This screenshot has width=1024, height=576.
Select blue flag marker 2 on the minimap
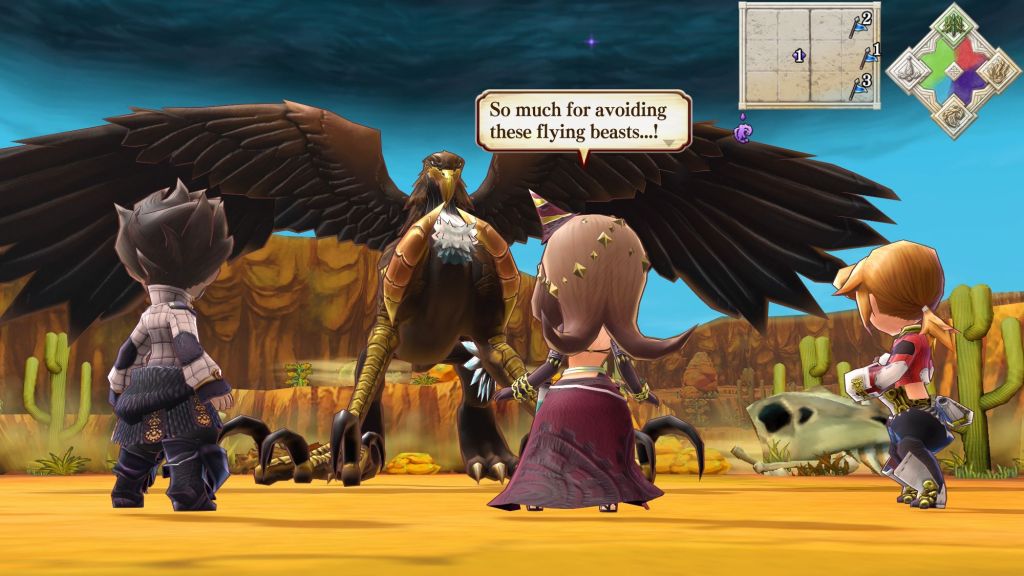(x=860, y=24)
